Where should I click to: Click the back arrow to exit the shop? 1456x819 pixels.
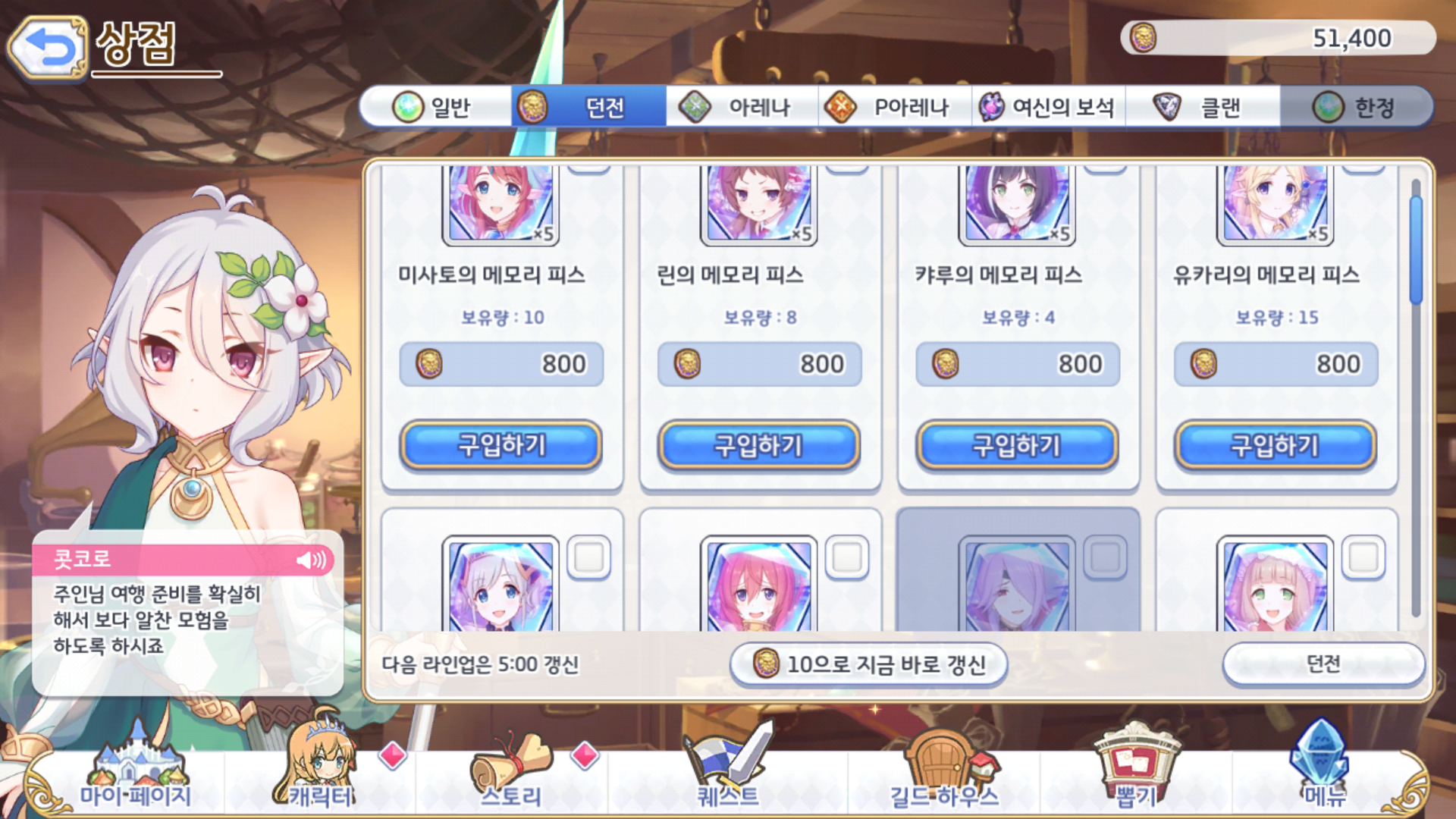(x=47, y=49)
